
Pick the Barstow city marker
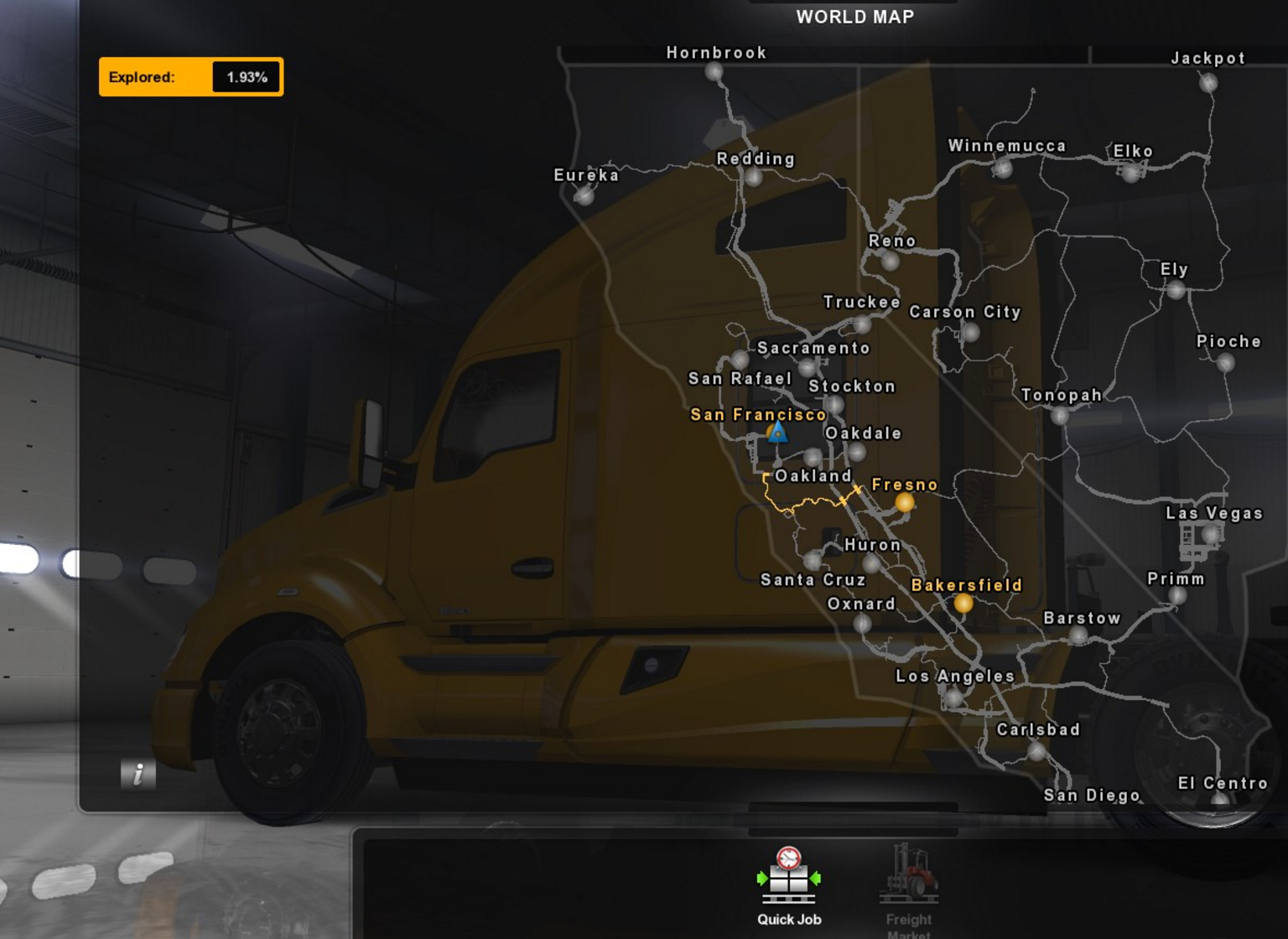tap(1078, 636)
